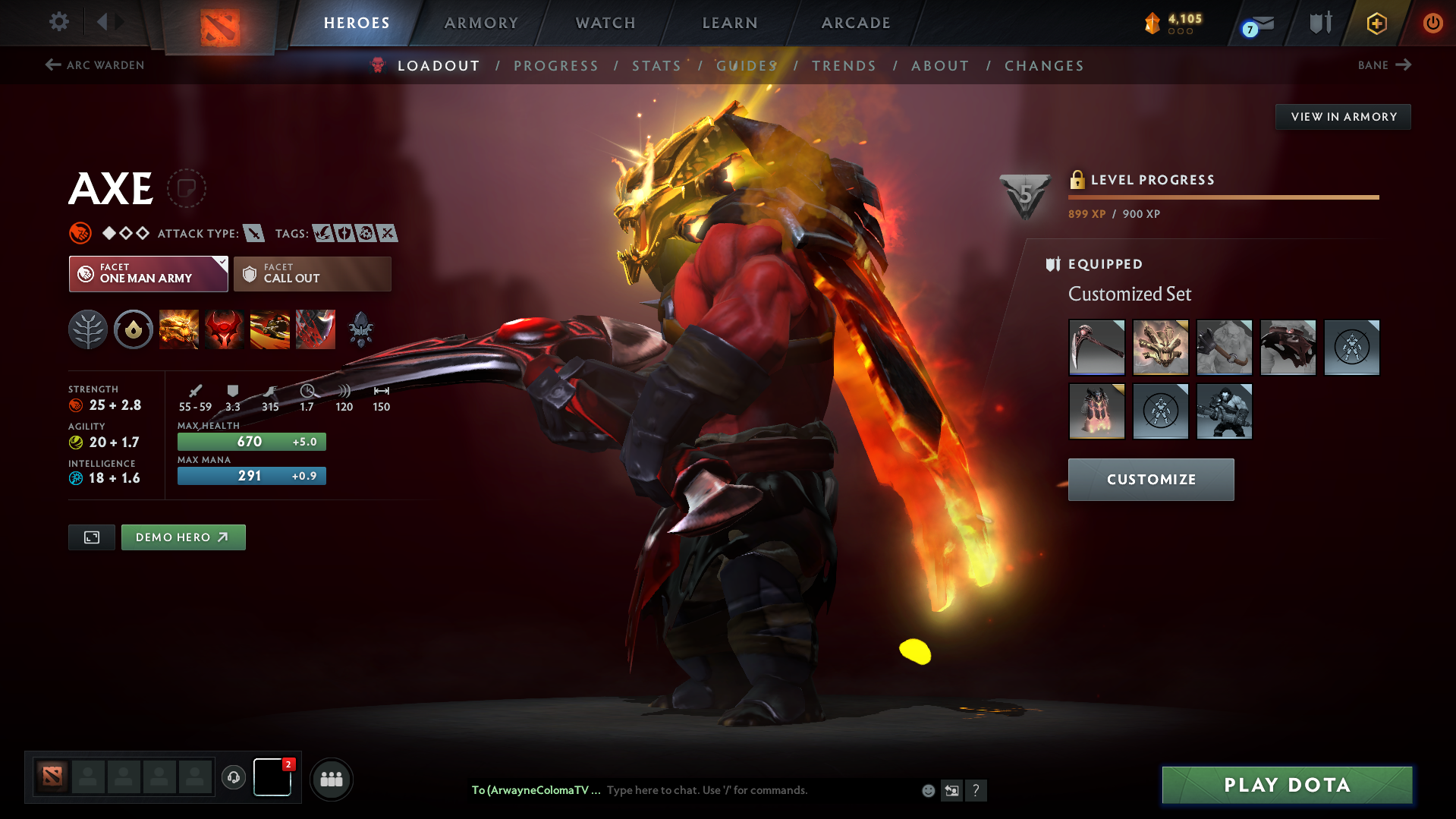Open the party voice chat headset icon

coord(234,777)
